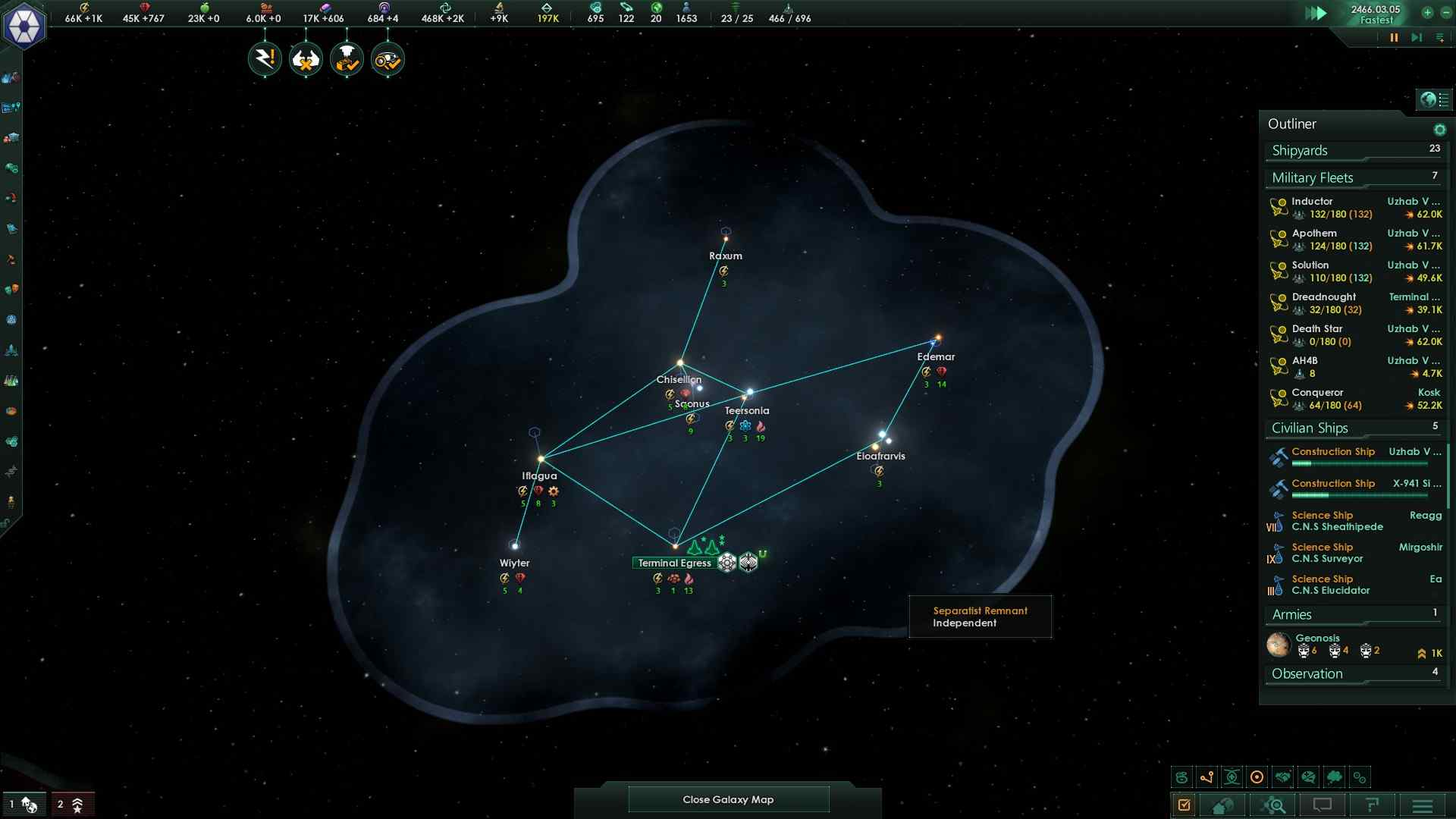1456x819 pixels.
Task: Open the message log icon
Action: tap(1323, 805)
